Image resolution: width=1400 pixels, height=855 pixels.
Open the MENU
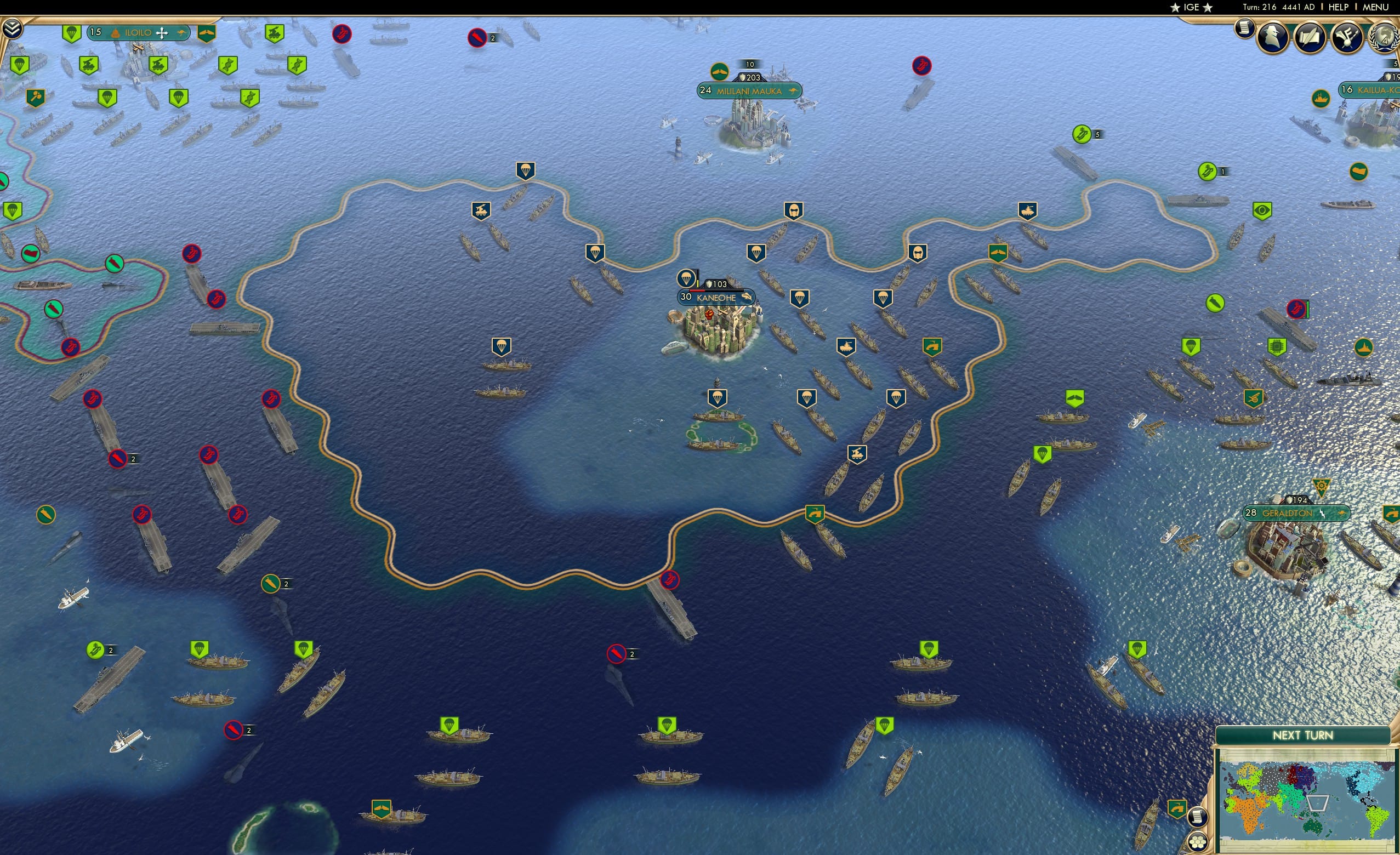pos(1375,7)
